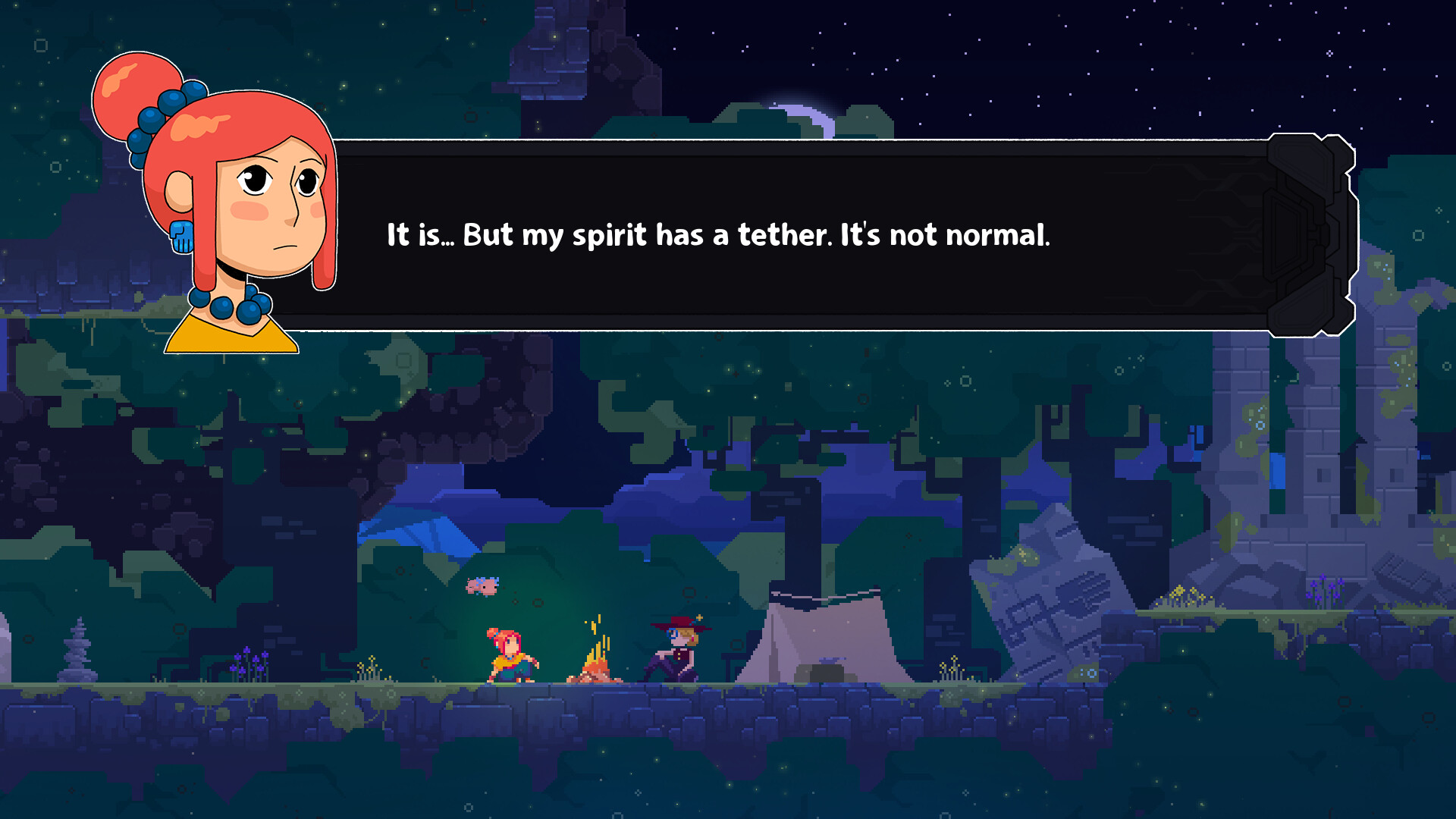Click the floating pink axolotl creature
1456x819 pixels.
[x=482, y=587]
